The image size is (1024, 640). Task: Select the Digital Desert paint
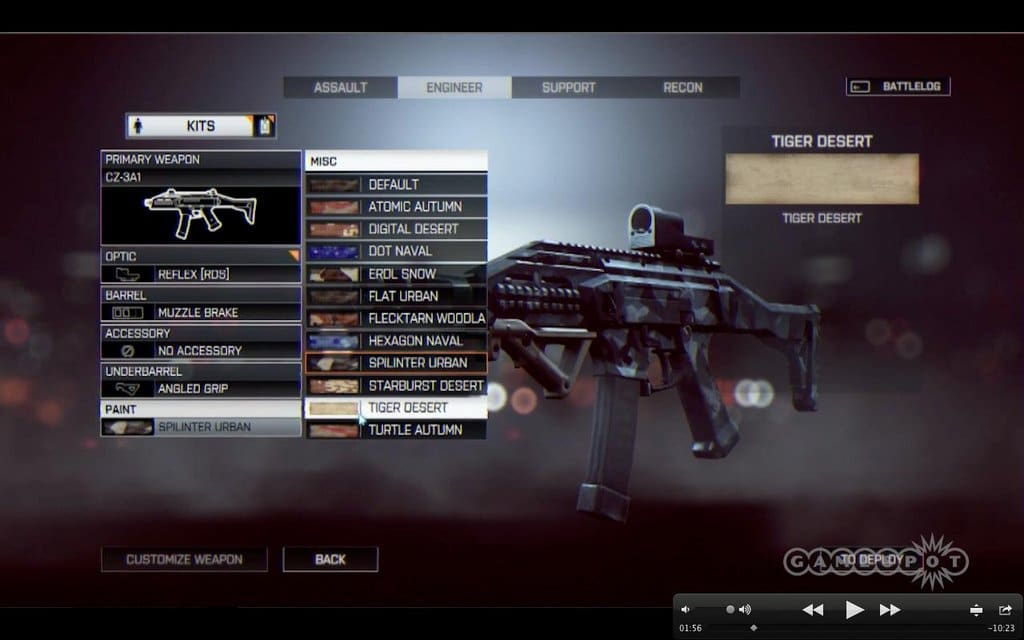point(396,229)
